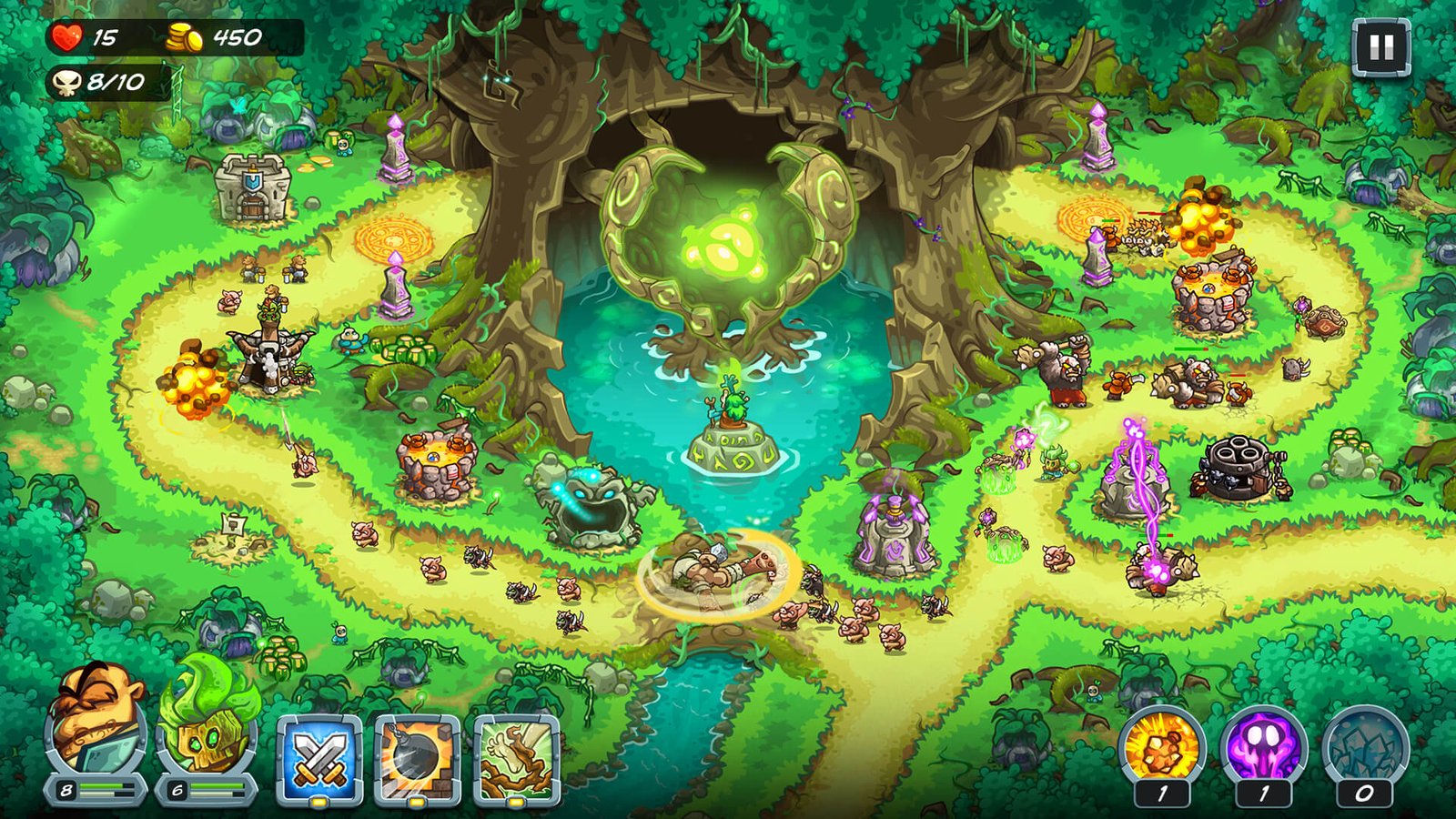Screen dimensions: 1456x819
Task: Pause the game
Action: coord(1380,47)
